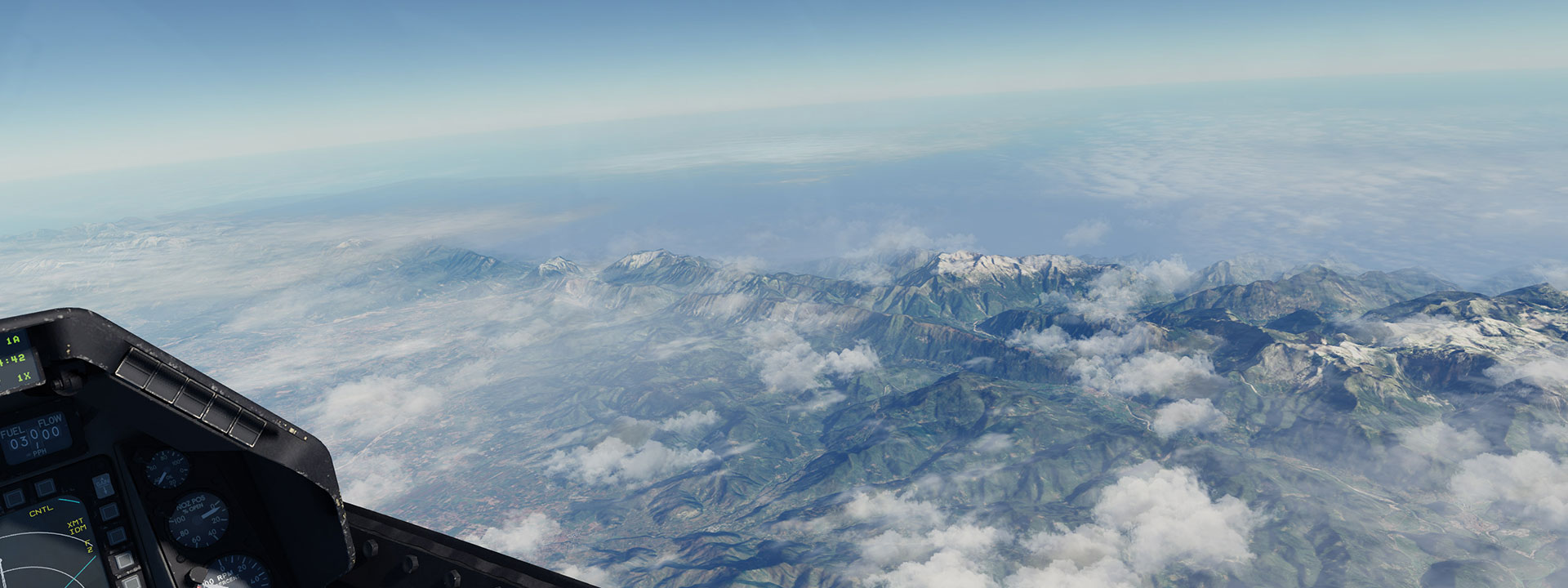Click the MFD button above the CNTL label

pos(44,488)
